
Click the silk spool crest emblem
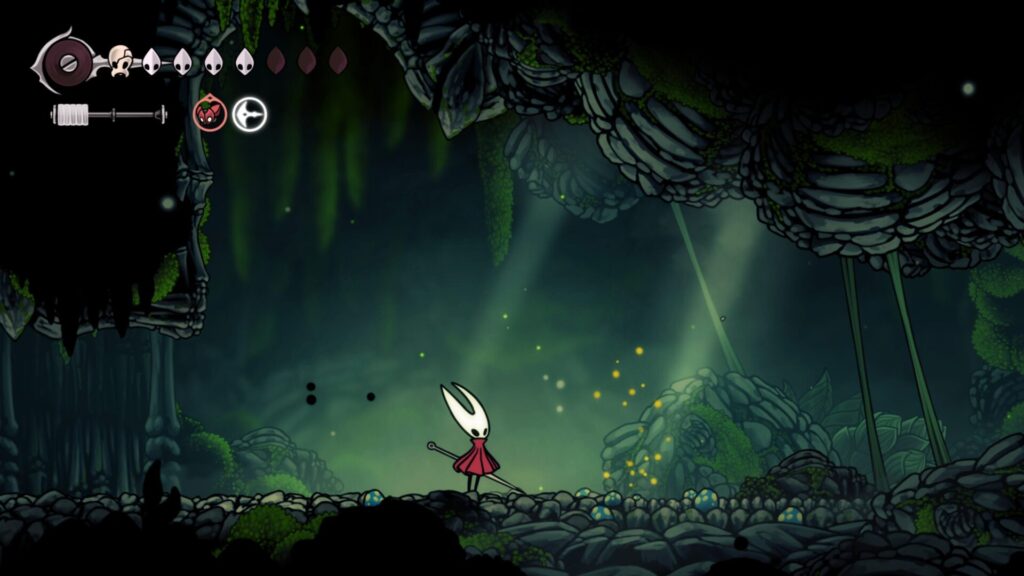click(66, 62)
